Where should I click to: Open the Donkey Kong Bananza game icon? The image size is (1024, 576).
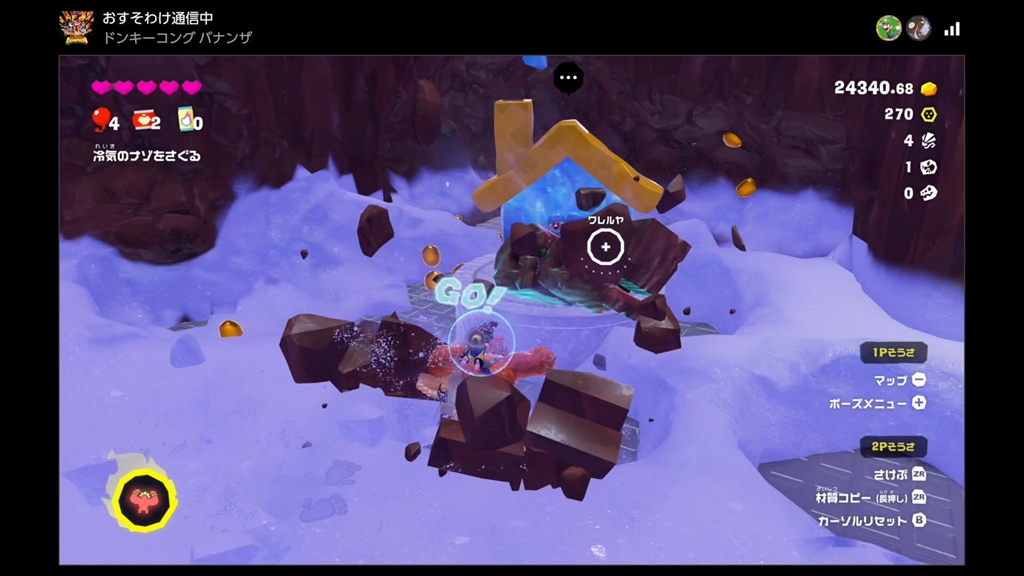tap(76, 27)
